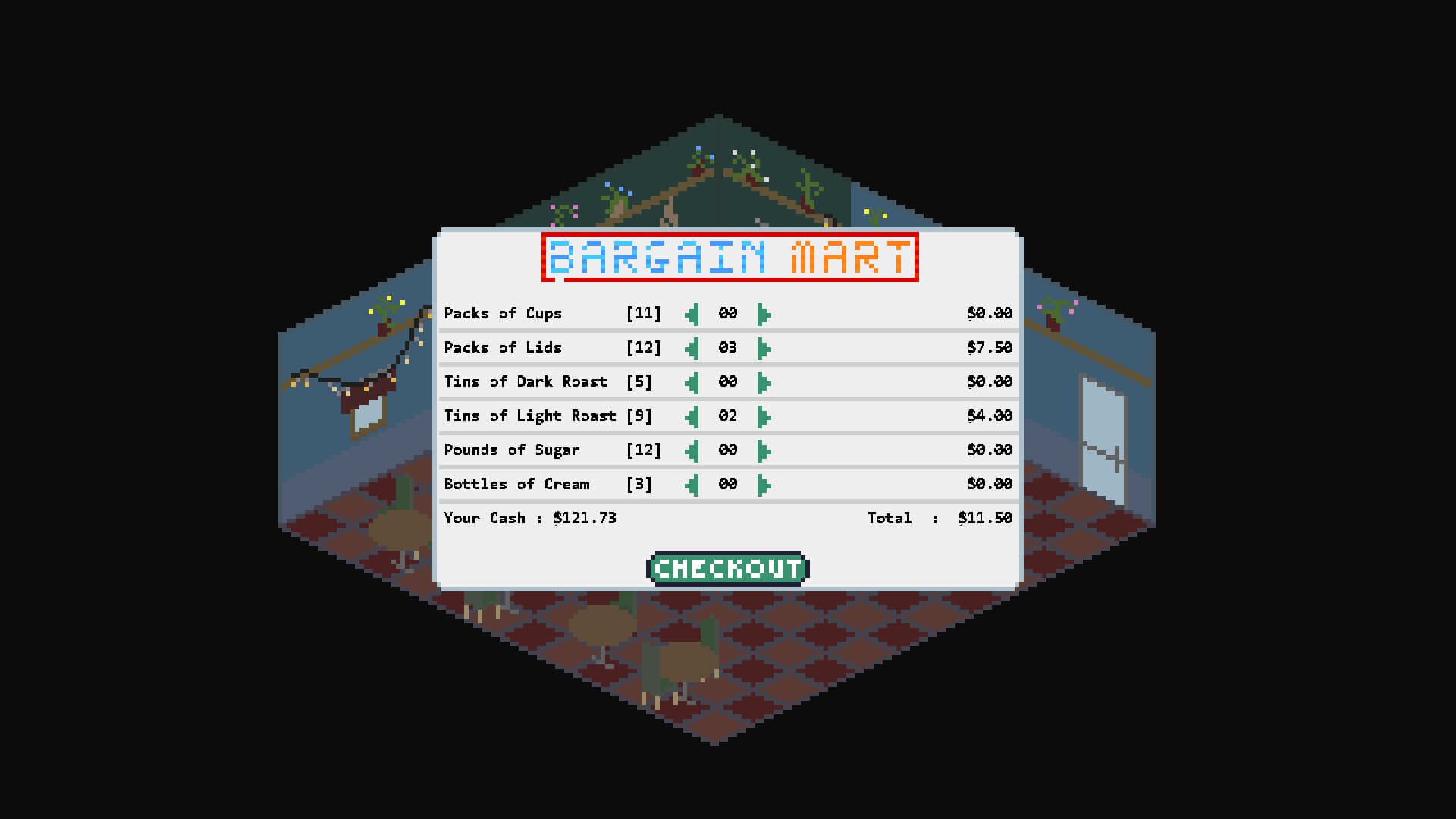This screenshot has height=819, width=1456.
Task: Increase the Bottles of Cream amount
Action: pyautogui.click(x=763, y=484)
